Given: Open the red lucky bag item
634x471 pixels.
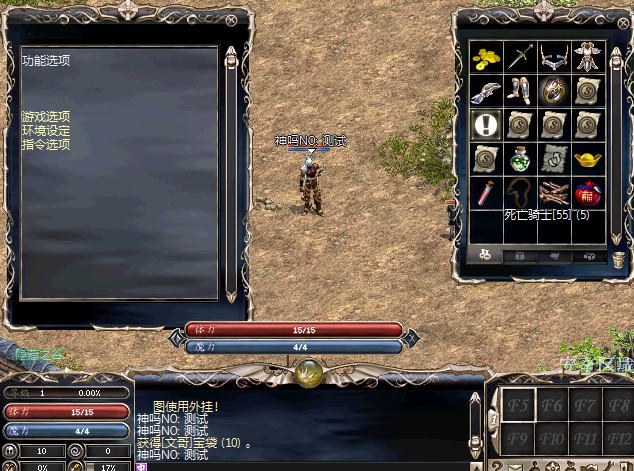Looking at the screenshot, I should pos(588,192).
